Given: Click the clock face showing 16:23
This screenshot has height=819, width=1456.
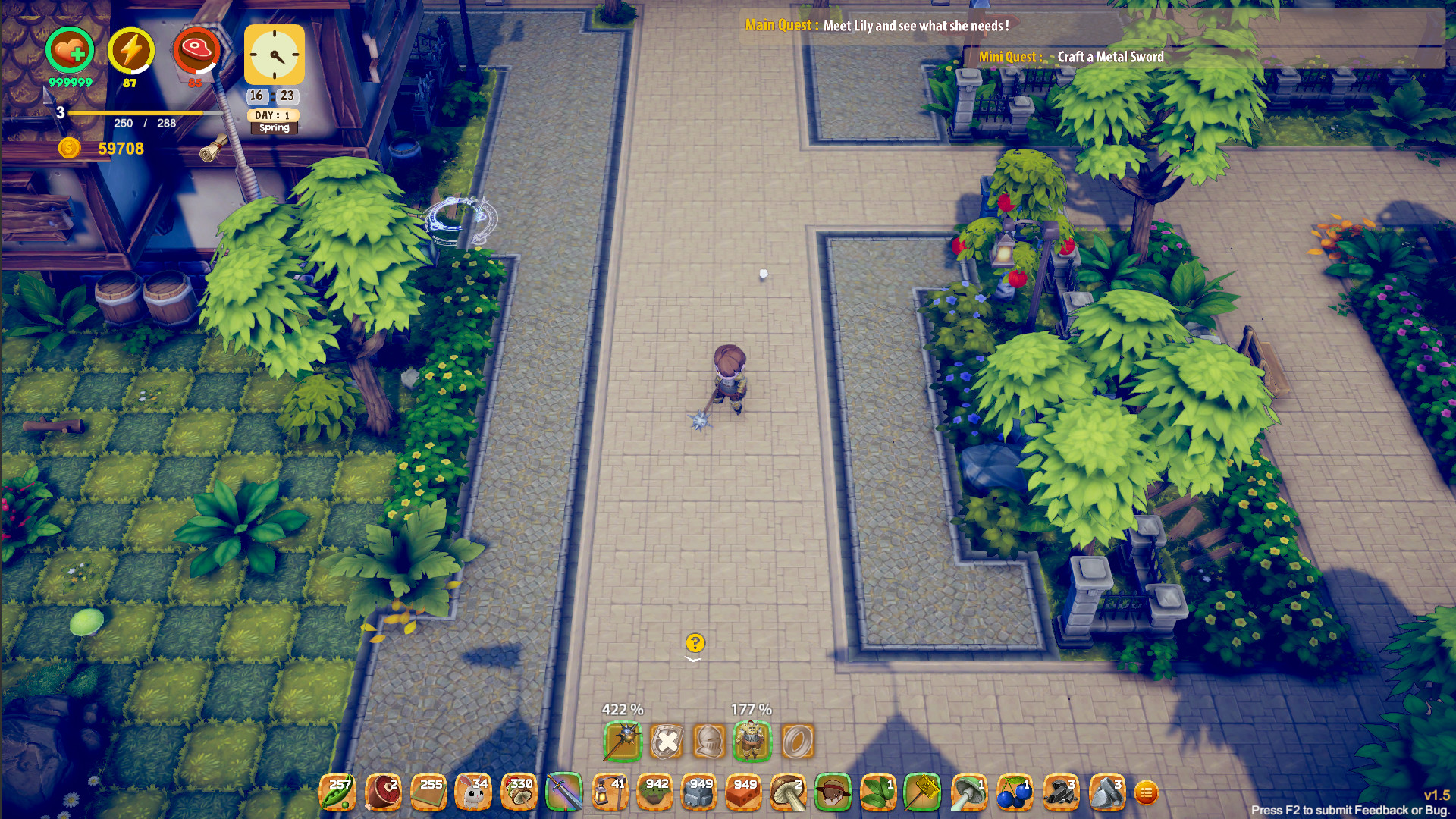Looking at the screenshot, I should [274, 55].
